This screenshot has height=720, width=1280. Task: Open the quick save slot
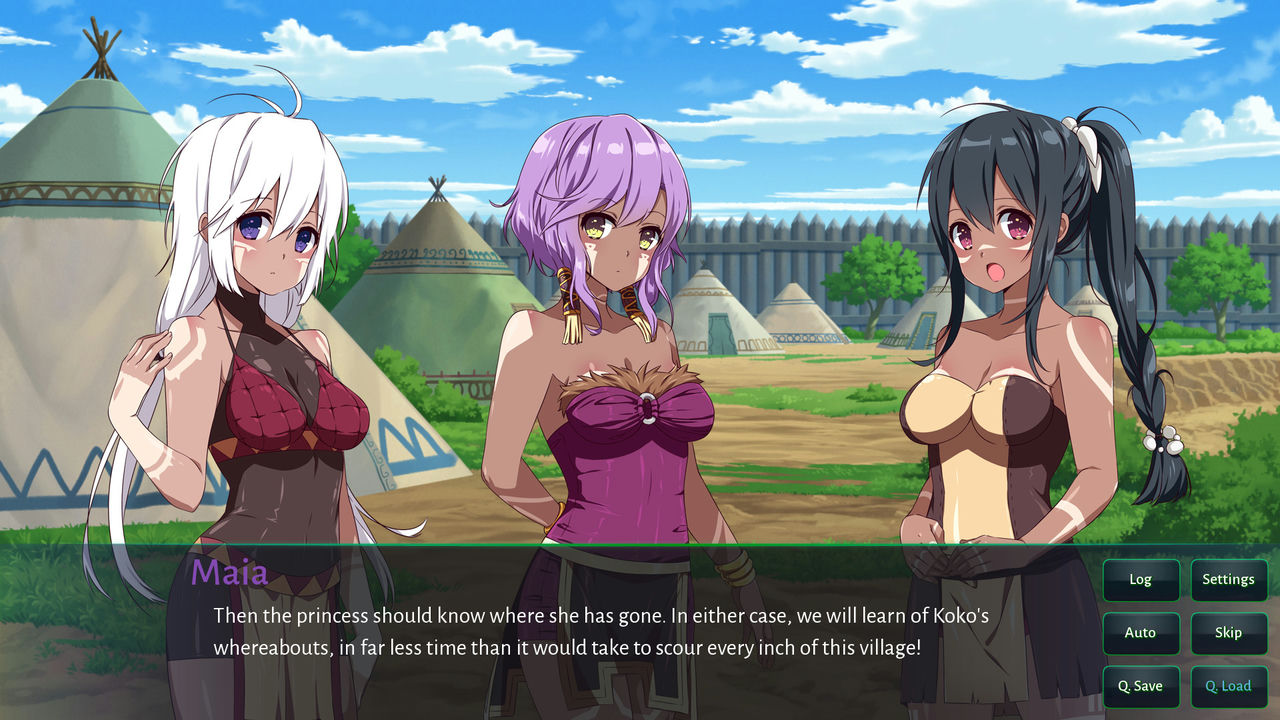click(1141, 686)
